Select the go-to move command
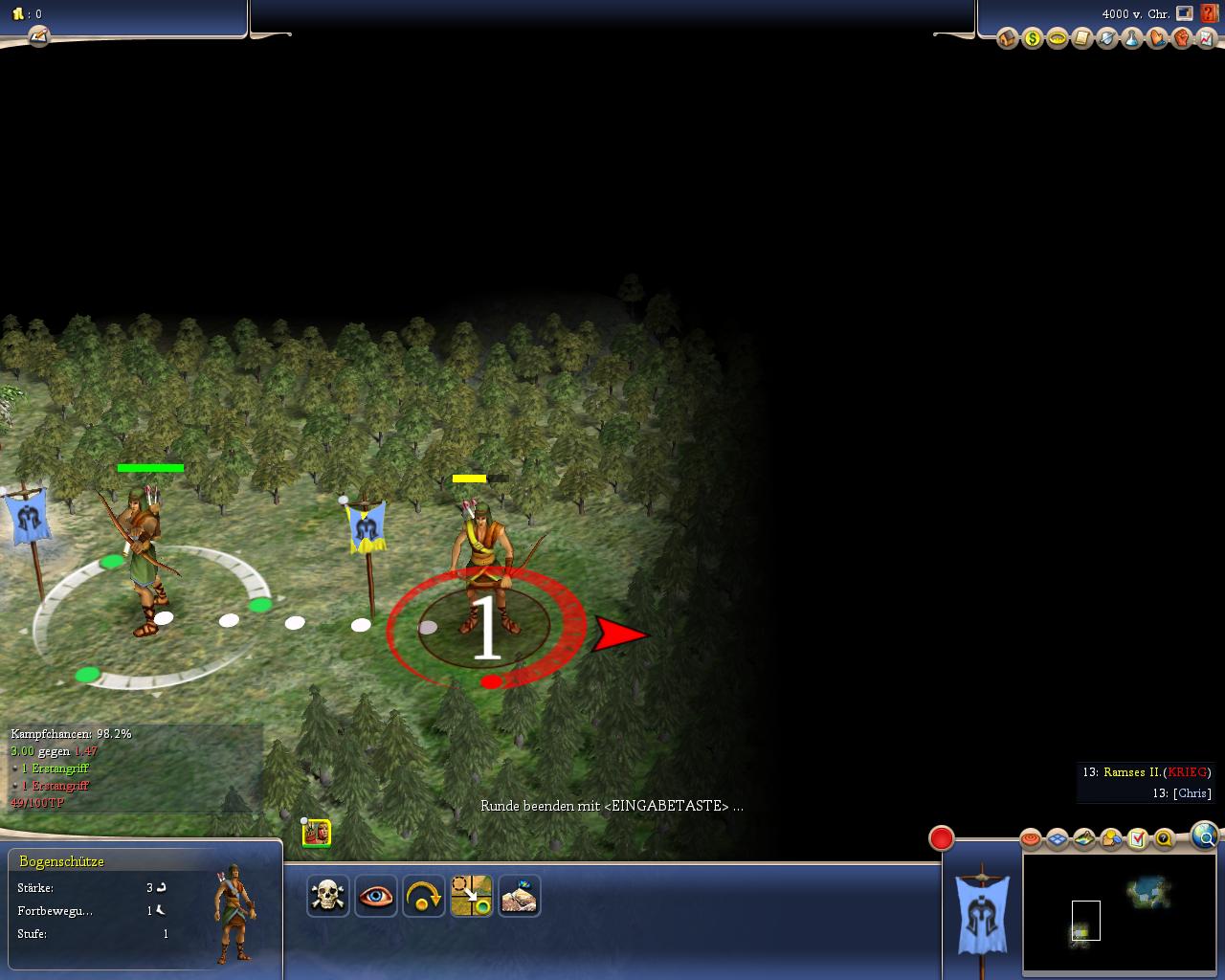 pos(472,897)
